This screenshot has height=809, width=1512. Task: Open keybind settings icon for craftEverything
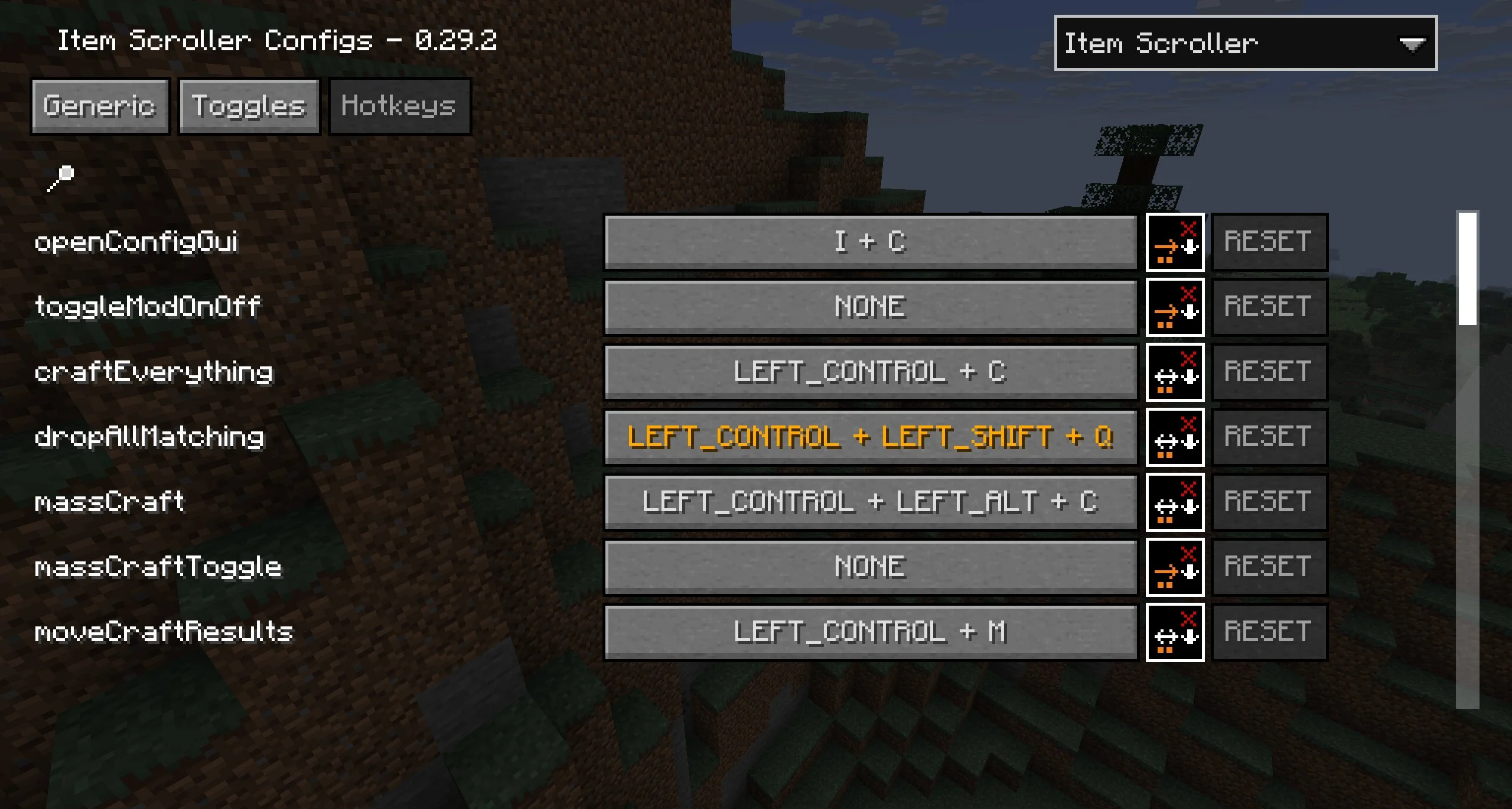(x=1175, y=372)
